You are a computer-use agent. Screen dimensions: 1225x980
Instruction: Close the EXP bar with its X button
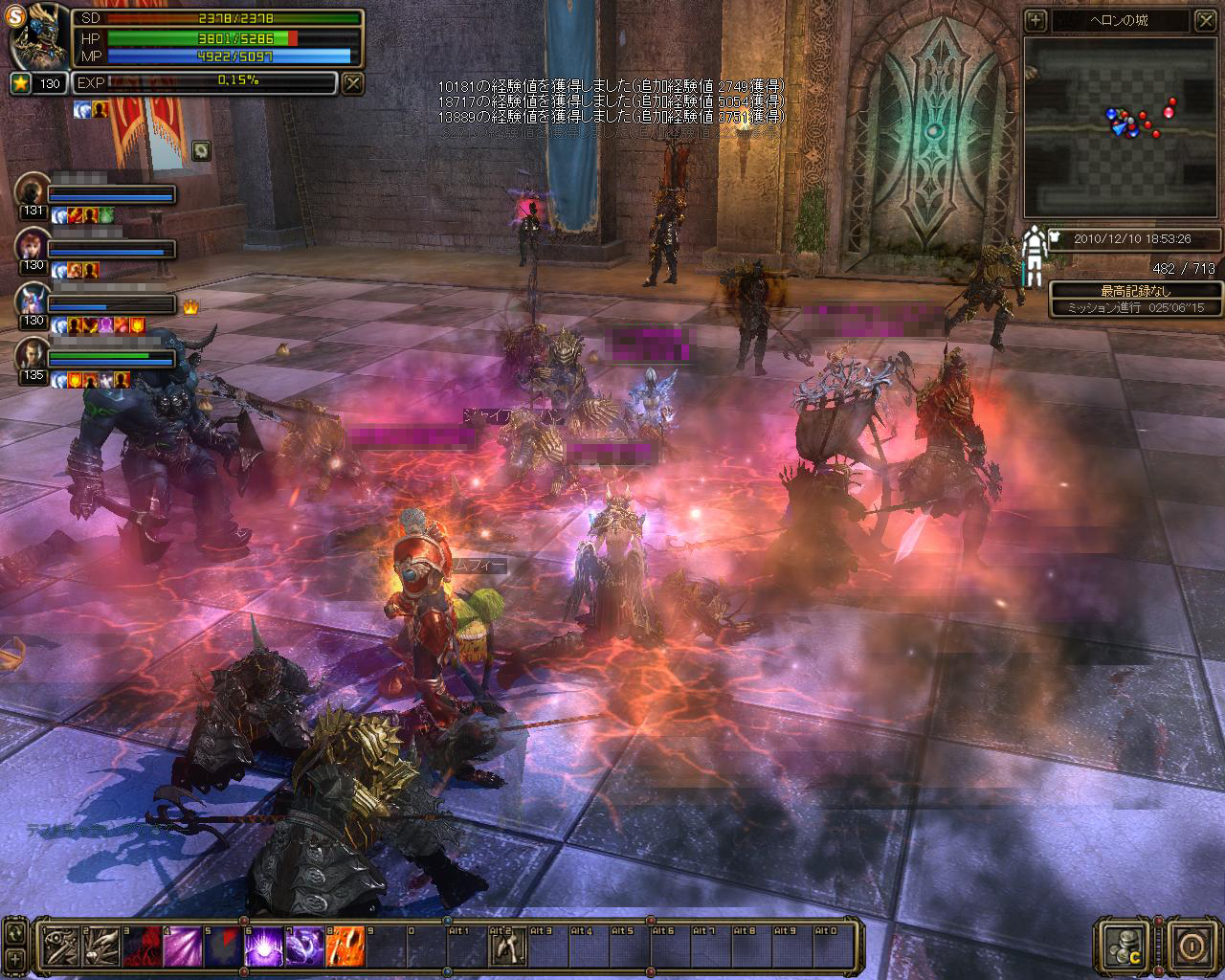[353, 83]
